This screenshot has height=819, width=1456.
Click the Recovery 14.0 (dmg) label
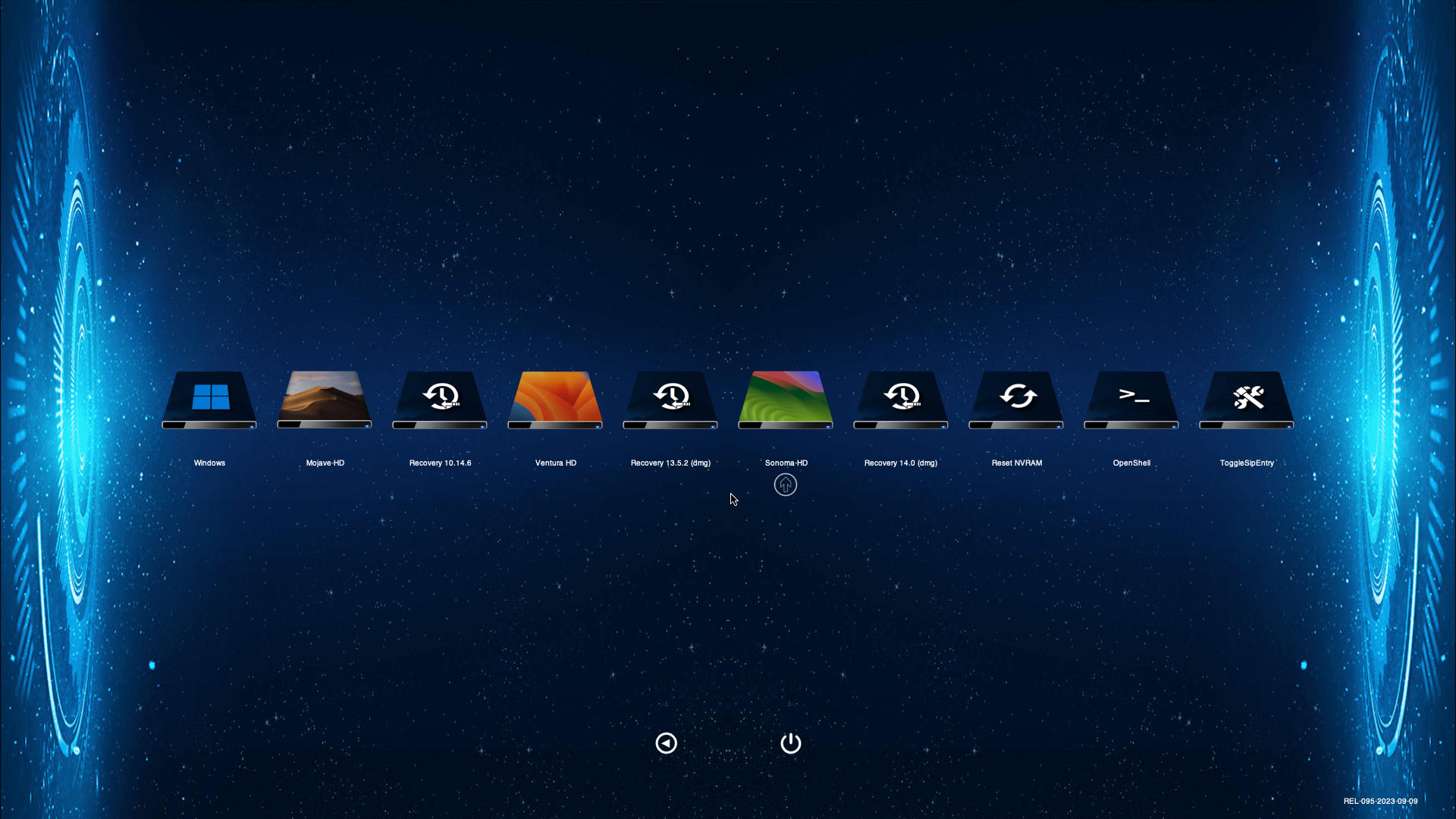coord(901,463)
